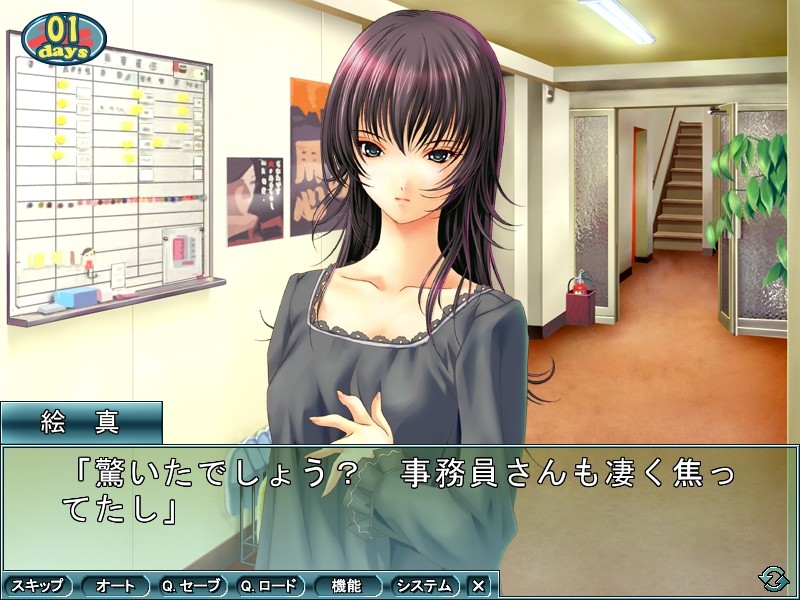
Task: Quick load with Q.ロード button
Action: [x=271, y=586]
